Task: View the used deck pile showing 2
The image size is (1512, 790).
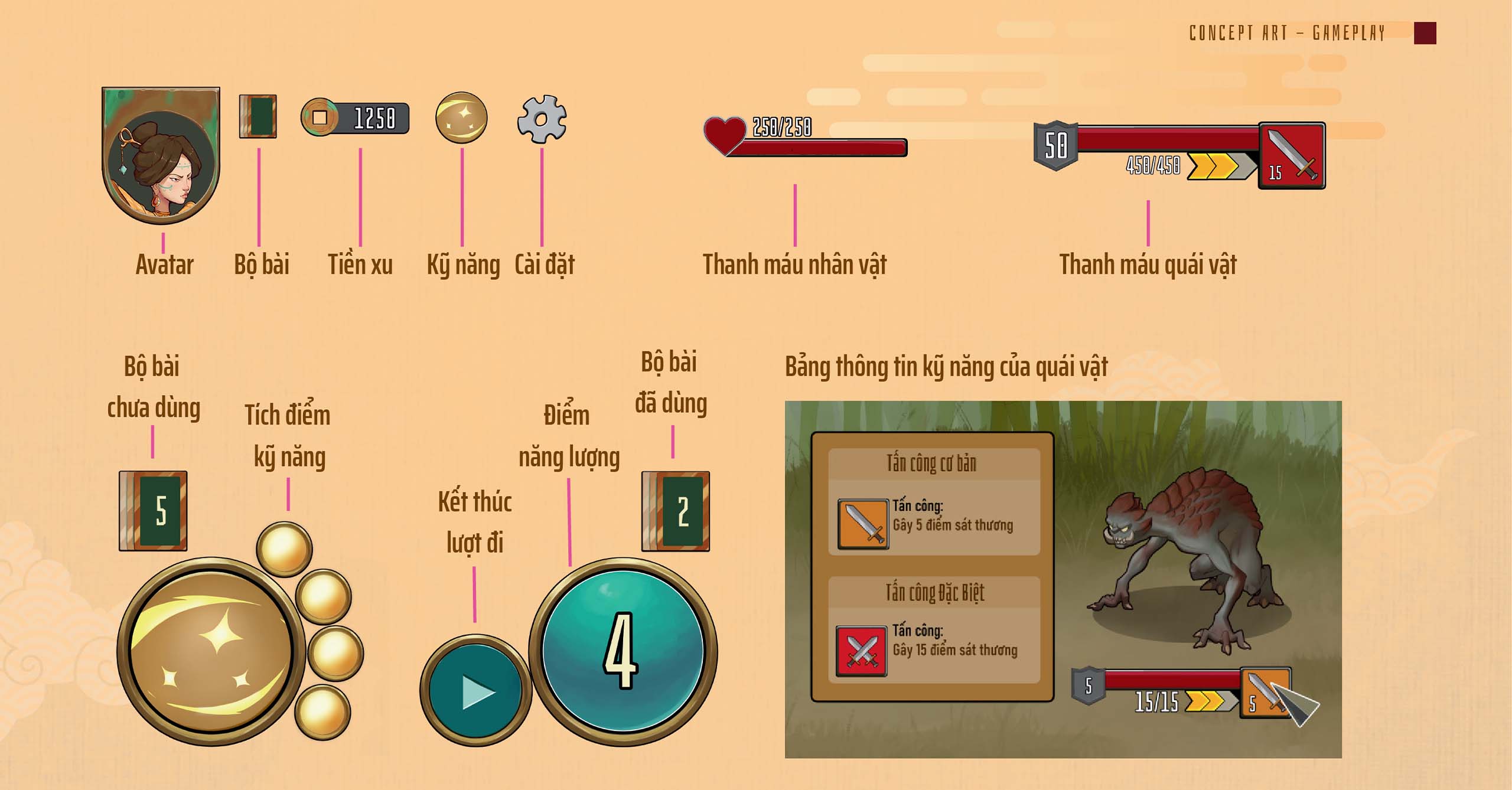Action: pos(676,511)
